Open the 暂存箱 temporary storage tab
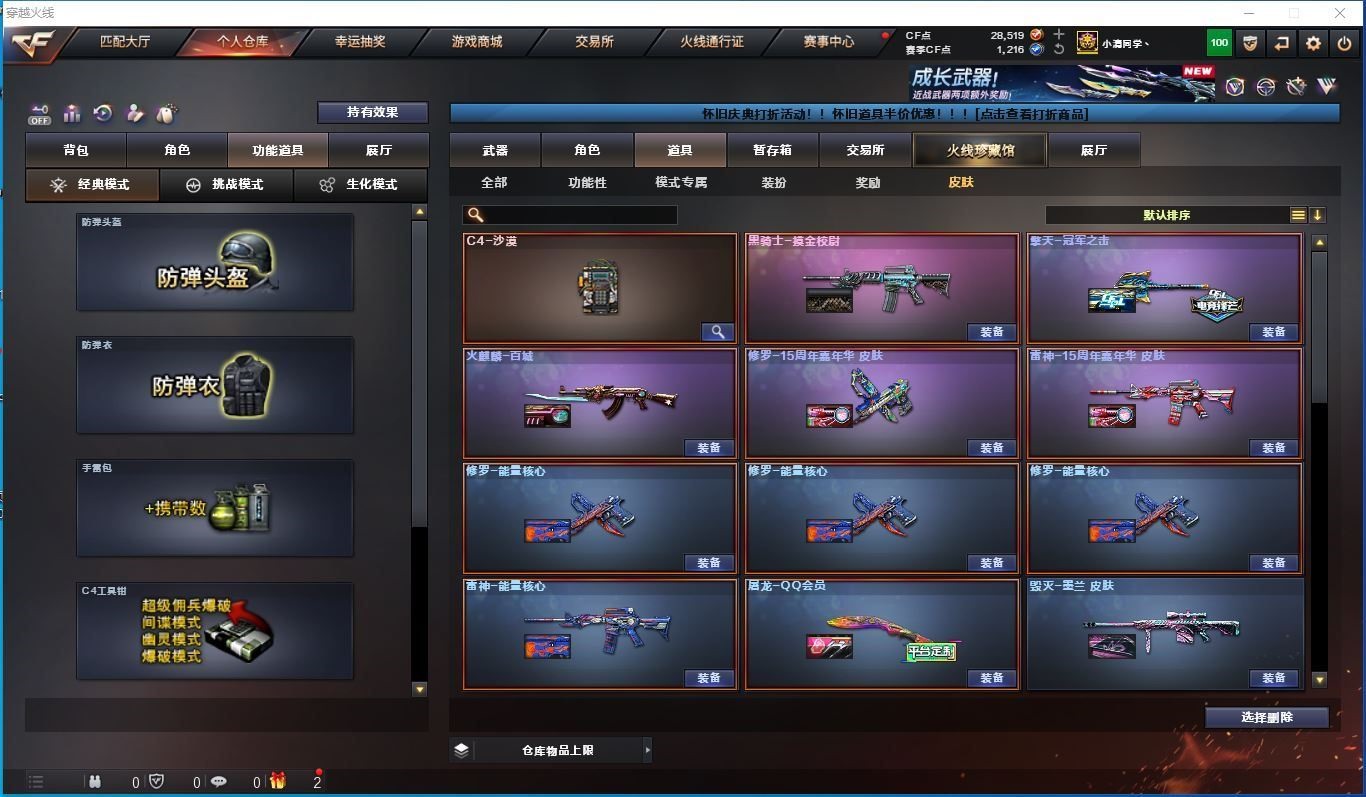The width and height of the screenshot is (1366, 797). (x=772, y=150)
